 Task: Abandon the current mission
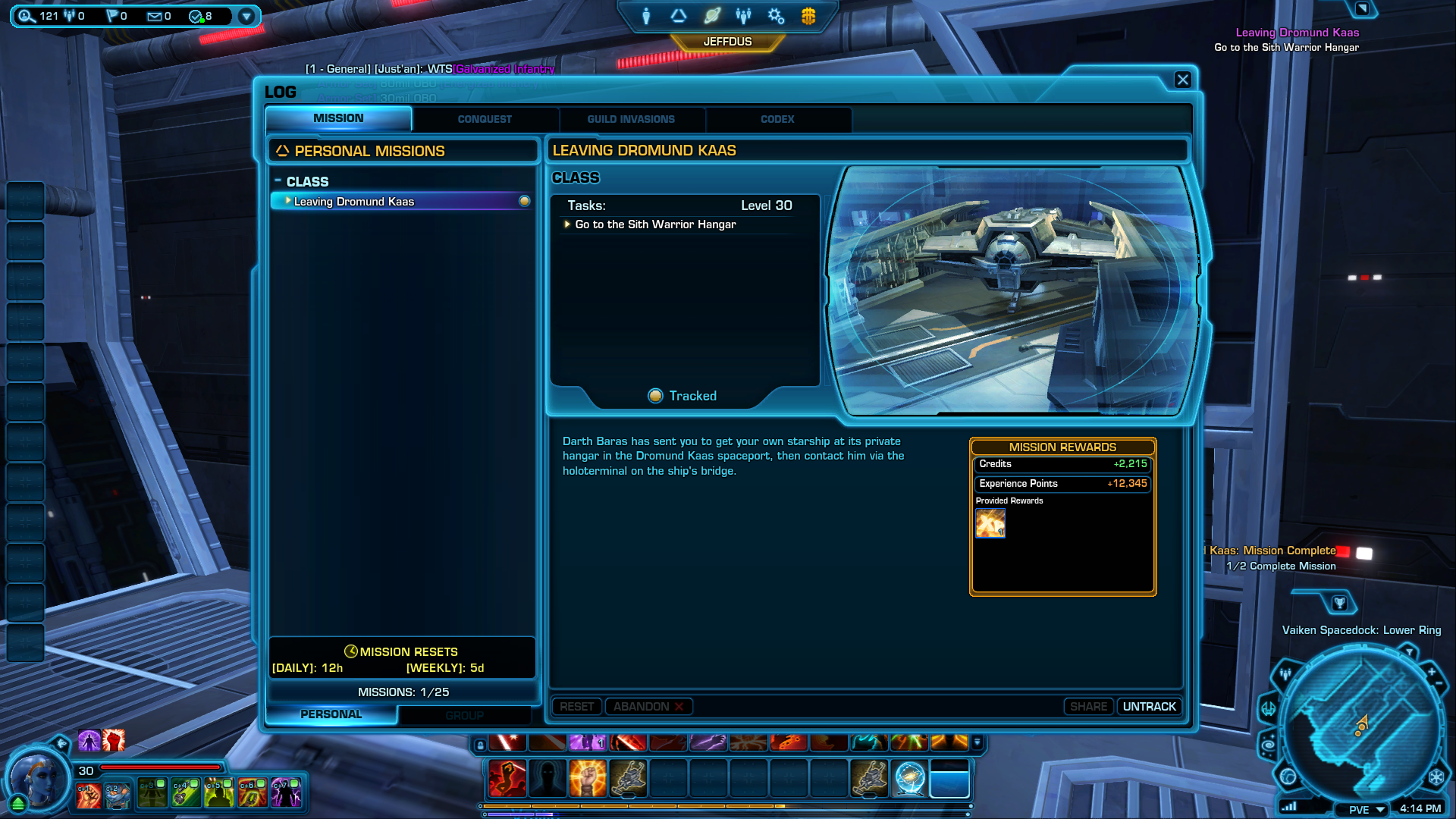coord(648,706)
